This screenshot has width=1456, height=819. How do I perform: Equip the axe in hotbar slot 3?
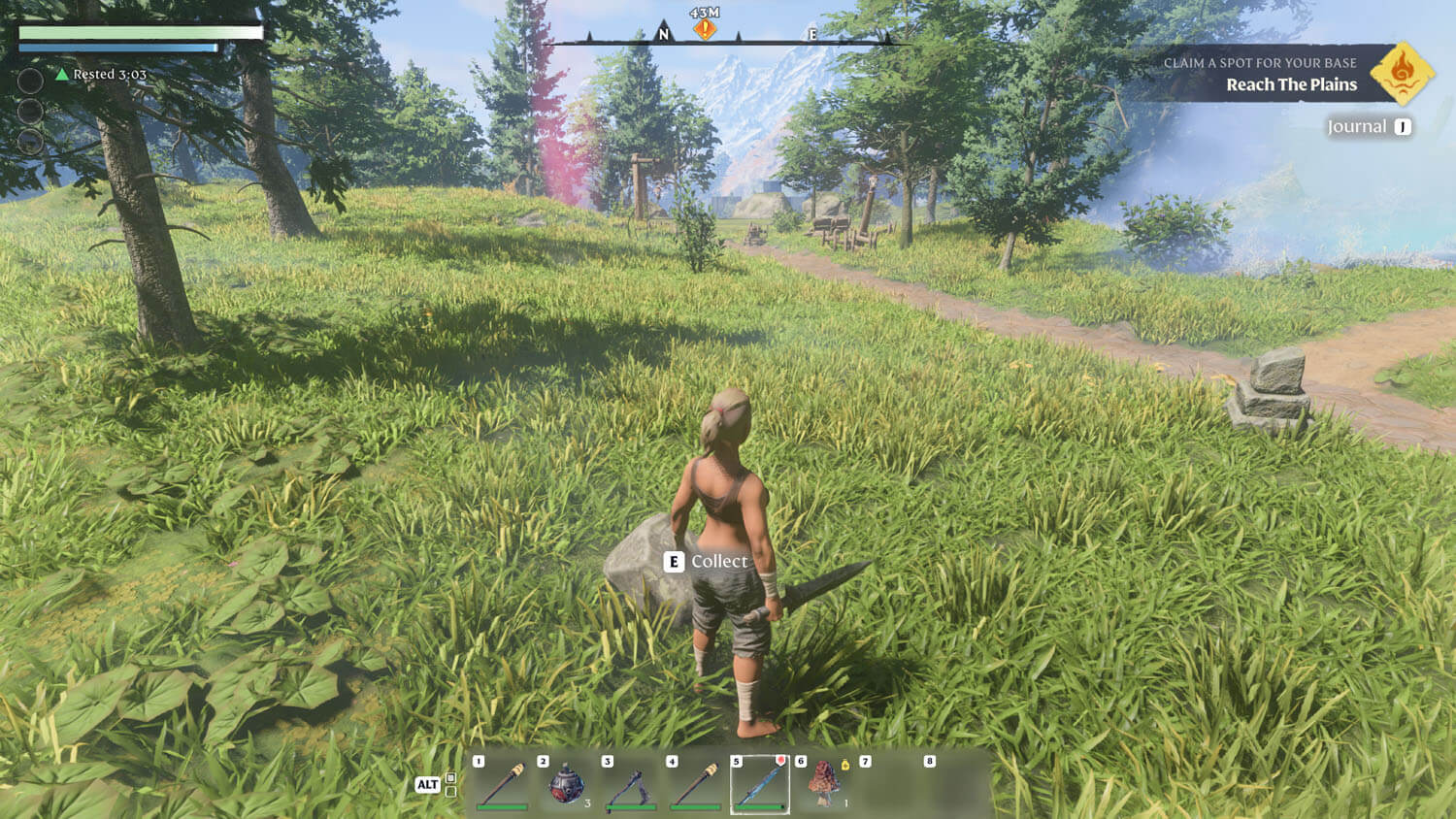[631, 784]
